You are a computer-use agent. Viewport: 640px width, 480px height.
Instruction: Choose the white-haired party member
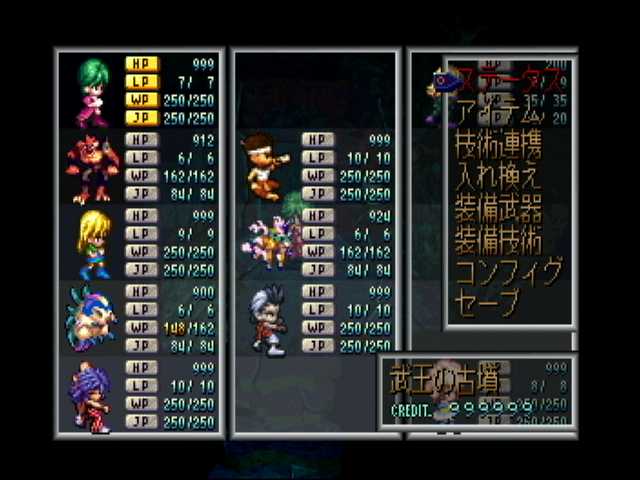(x=266, y=319)
